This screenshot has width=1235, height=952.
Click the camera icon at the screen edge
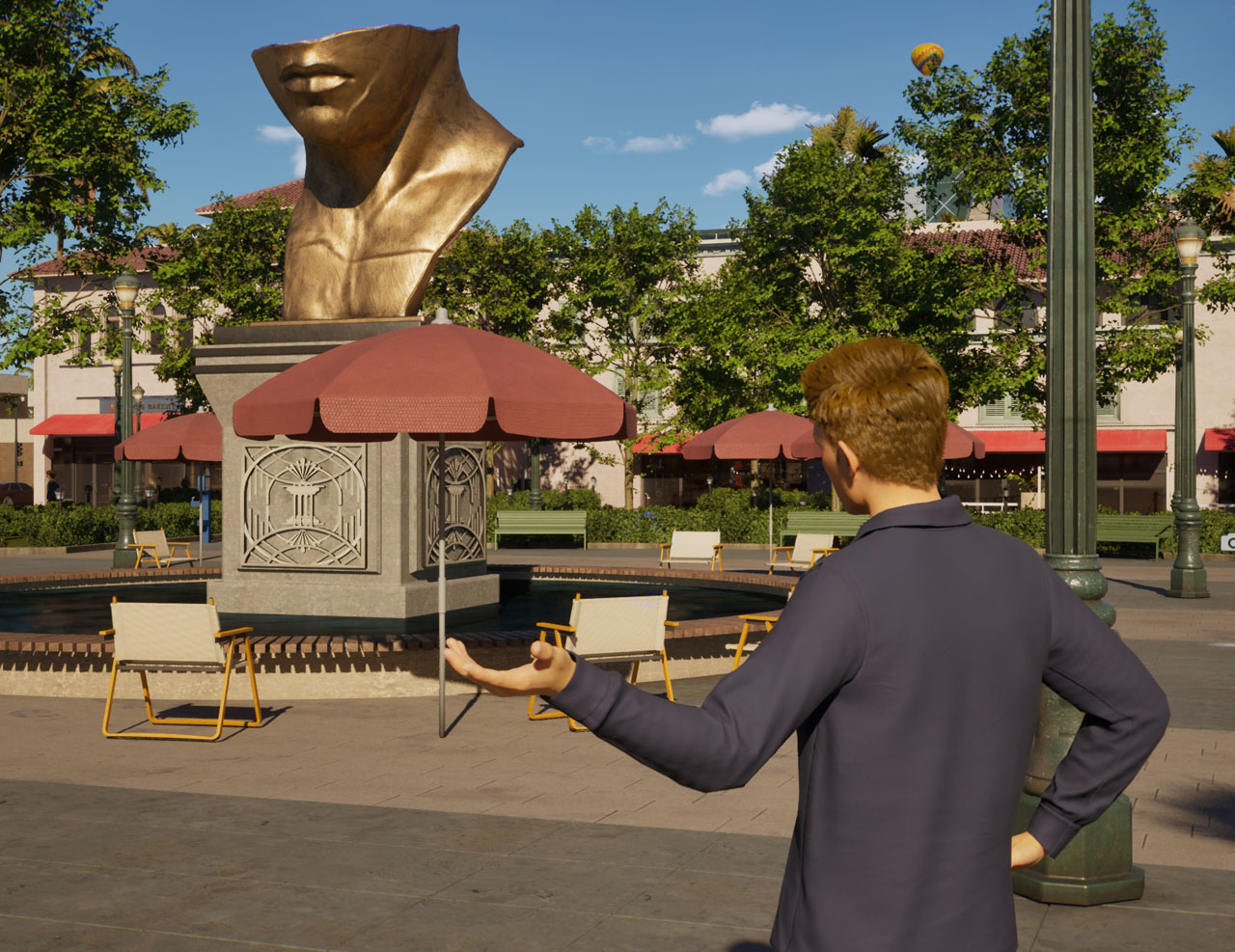pyautogui.click(x=1228, y=542)
